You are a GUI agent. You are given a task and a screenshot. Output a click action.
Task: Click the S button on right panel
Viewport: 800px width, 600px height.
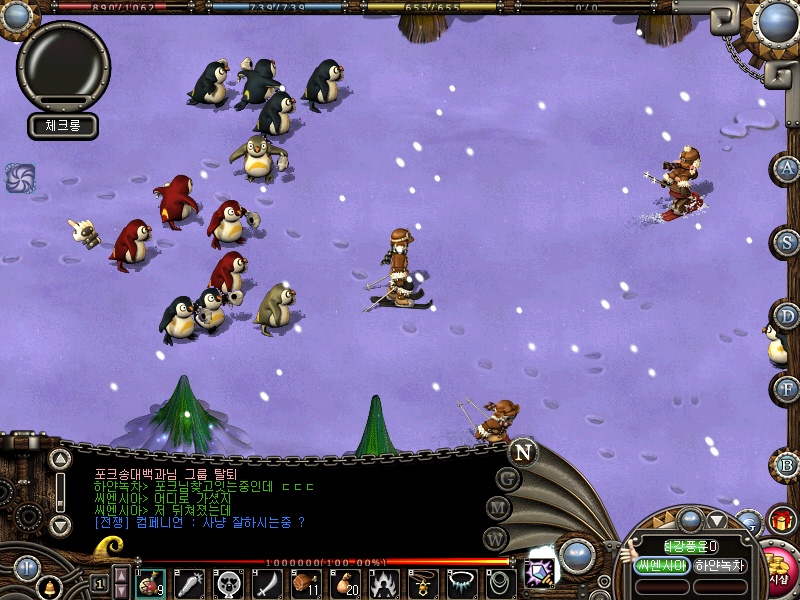787,241
